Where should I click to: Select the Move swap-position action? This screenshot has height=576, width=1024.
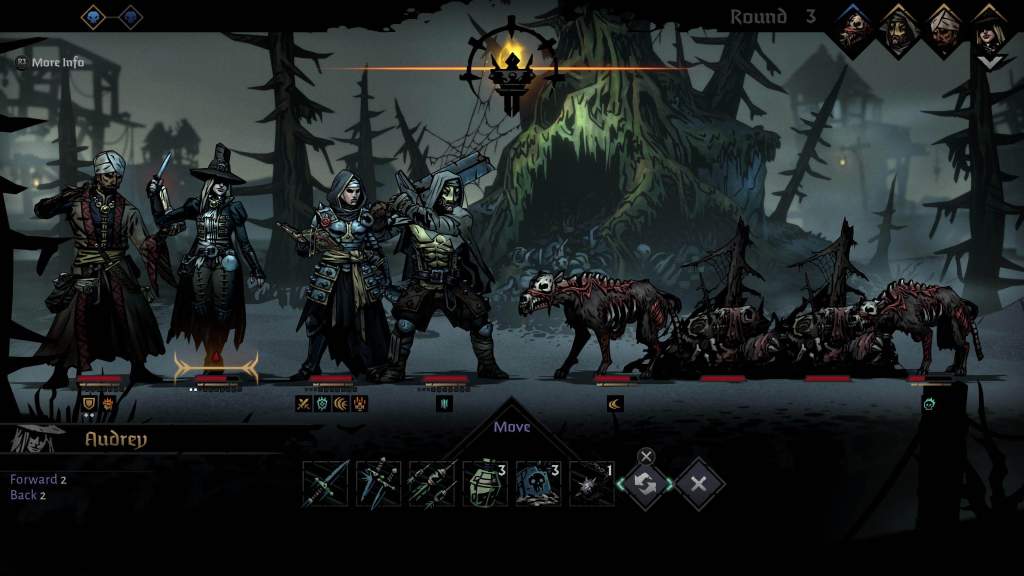click(x=645, y=484)
